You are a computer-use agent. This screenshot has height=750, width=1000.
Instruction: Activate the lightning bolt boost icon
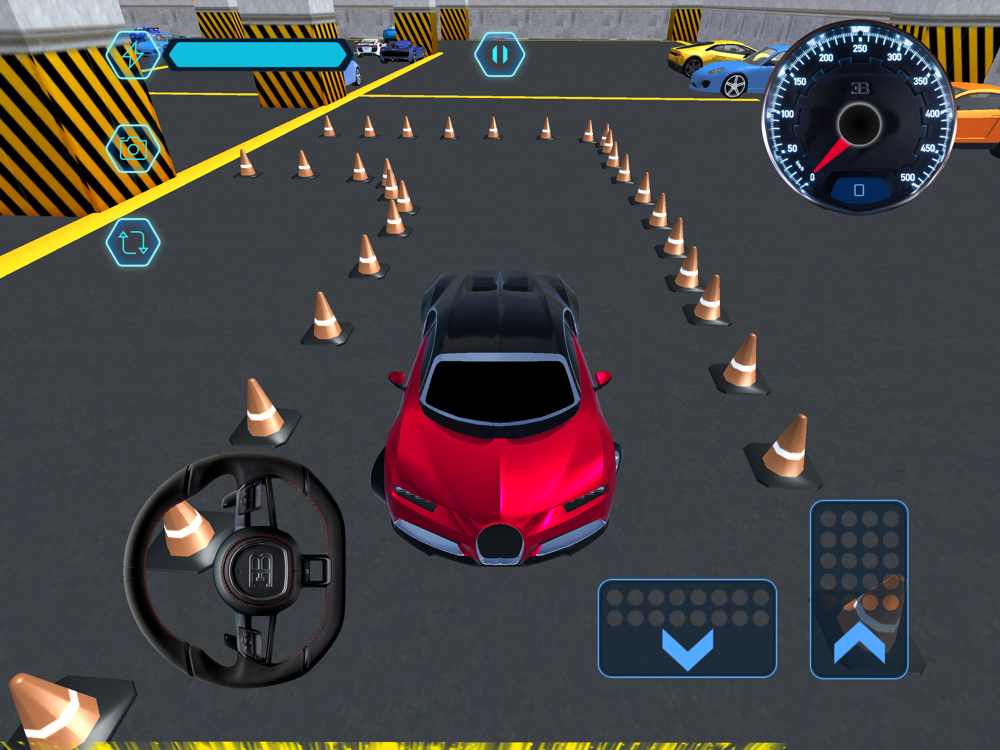133,55
